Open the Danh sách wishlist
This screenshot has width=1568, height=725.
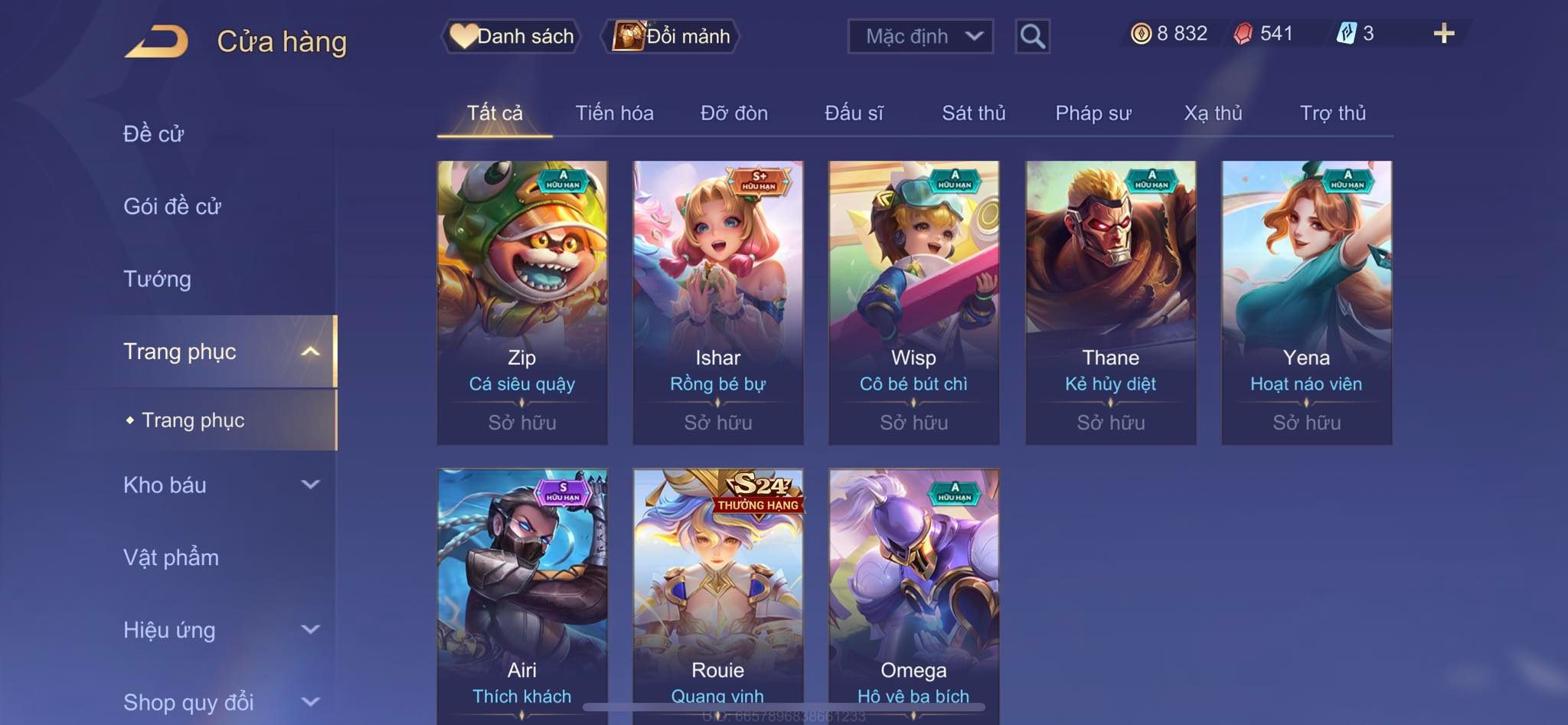tap(511, 36)
